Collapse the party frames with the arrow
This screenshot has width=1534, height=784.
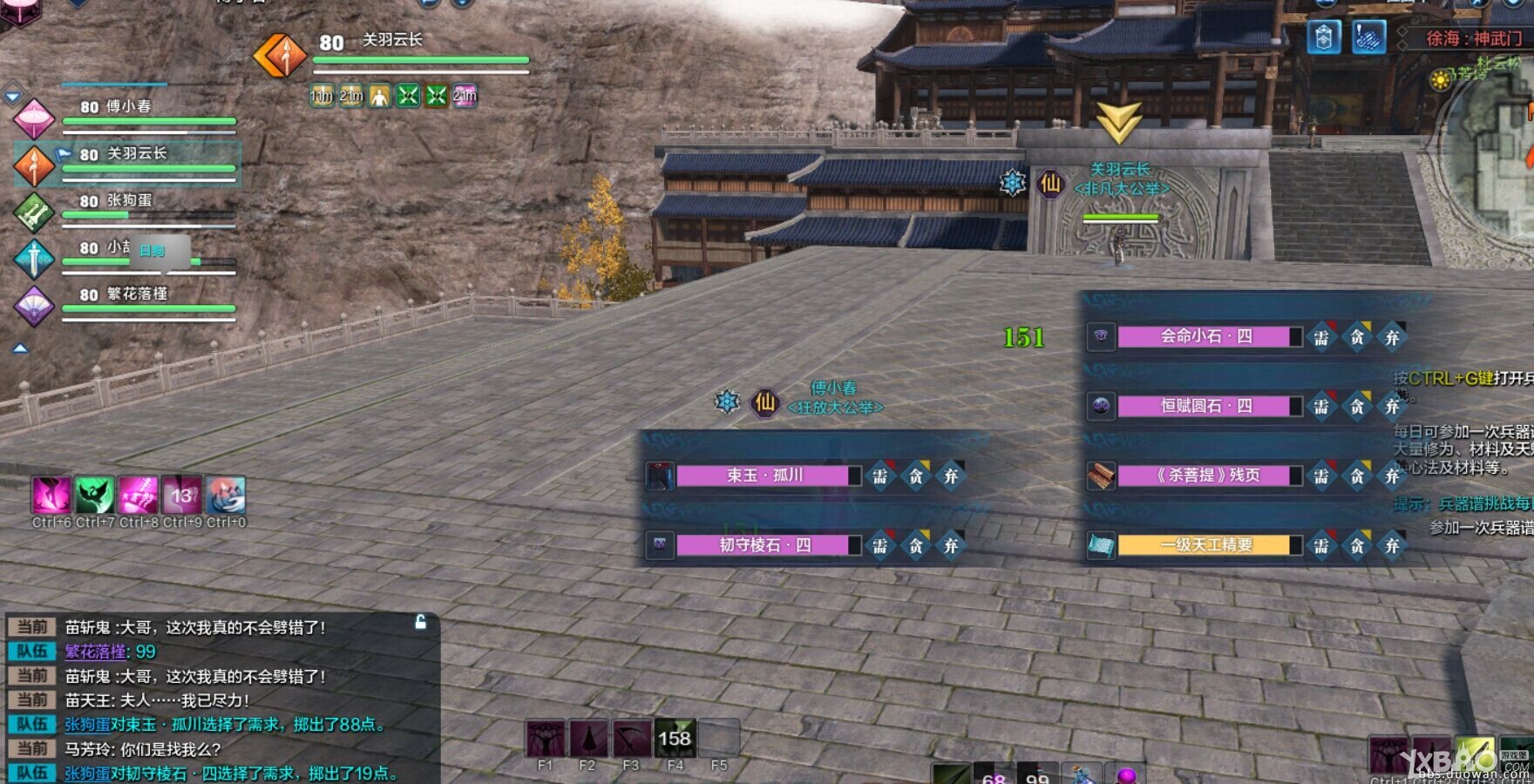(x=19, y=348)
